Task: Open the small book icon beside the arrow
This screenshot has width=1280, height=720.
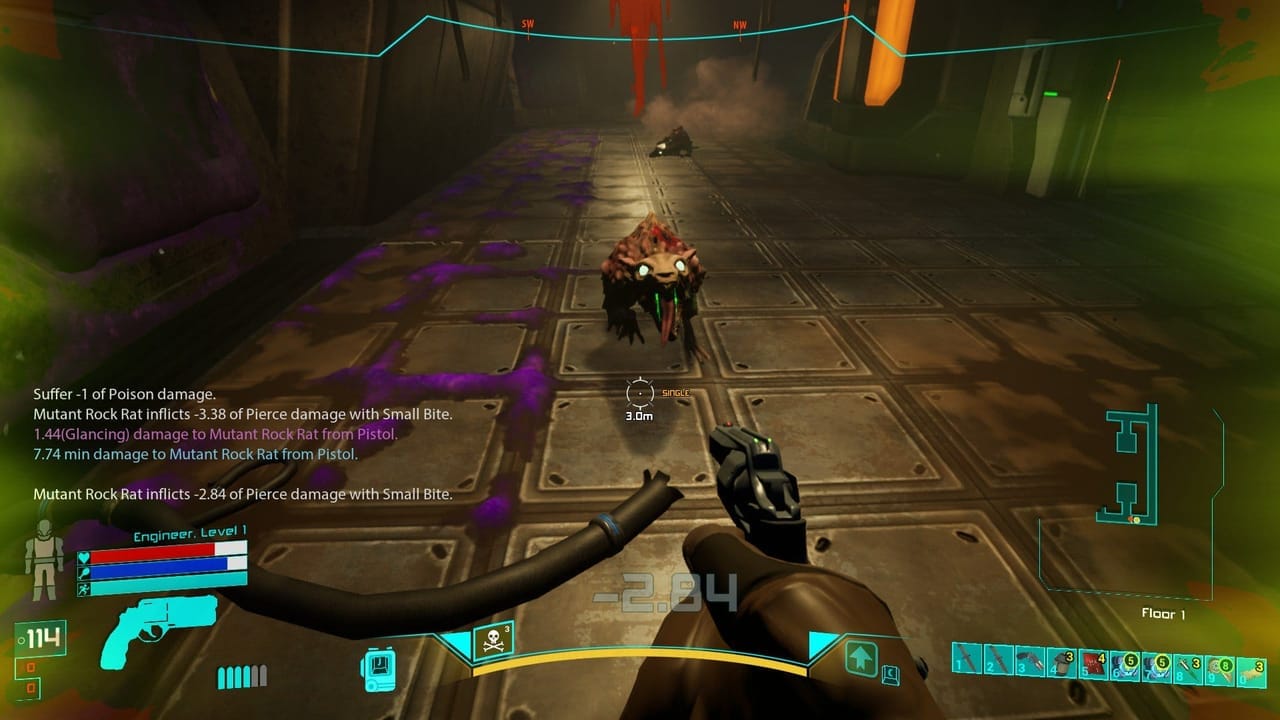Action: (x=890, y=676)
